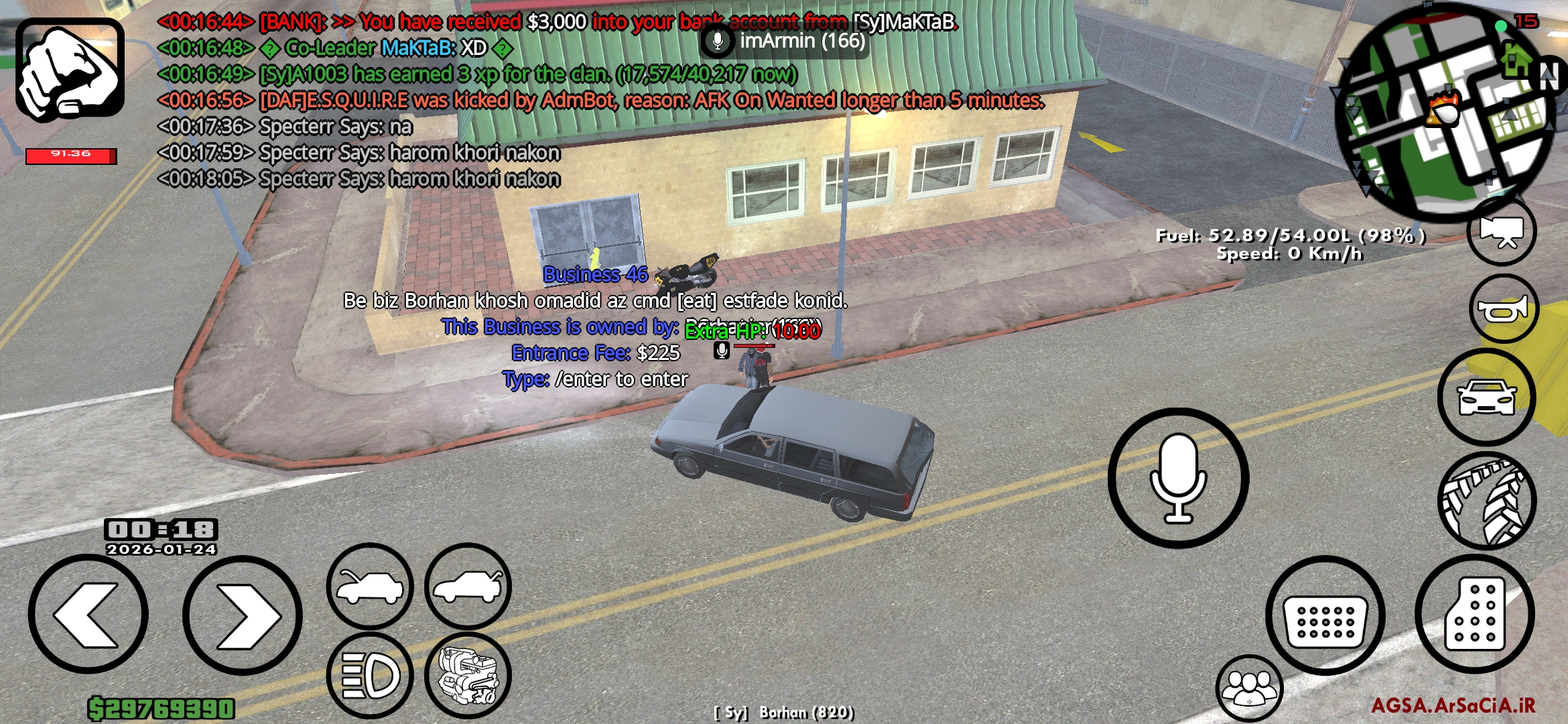Toggle the trunk open icon
The width and height of the screenshot is (1568, 724).
pyautogui.click(x=469, y=585)
